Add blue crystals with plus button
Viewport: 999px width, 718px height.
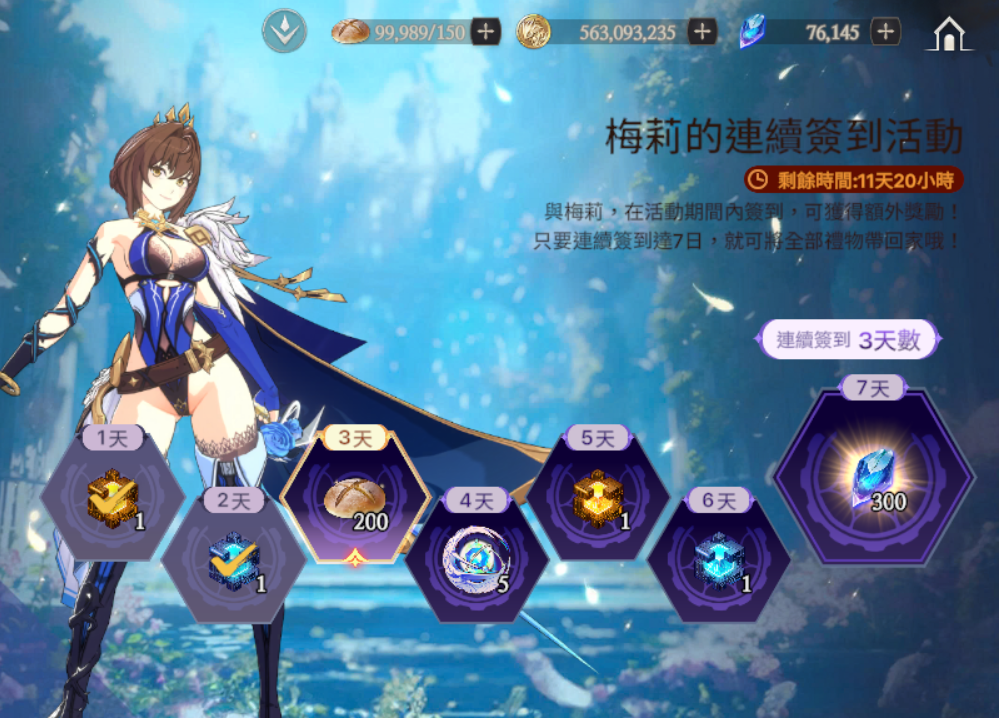[x=885, y=32]
